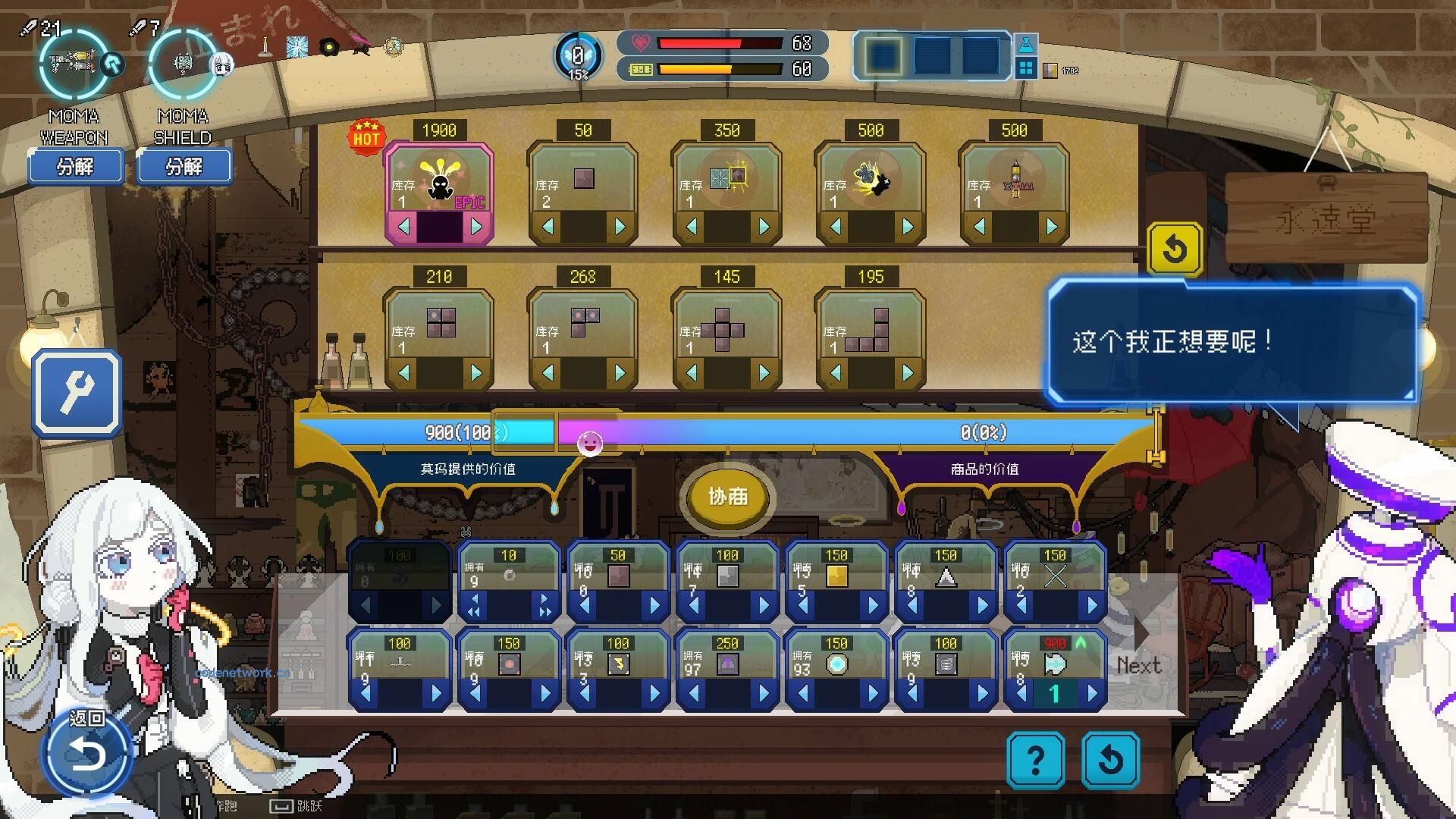The height and width of the screenshot is (819, 1456).
Task: Pick the plus-shaped block priced 145
Action: tap(726, 328)
